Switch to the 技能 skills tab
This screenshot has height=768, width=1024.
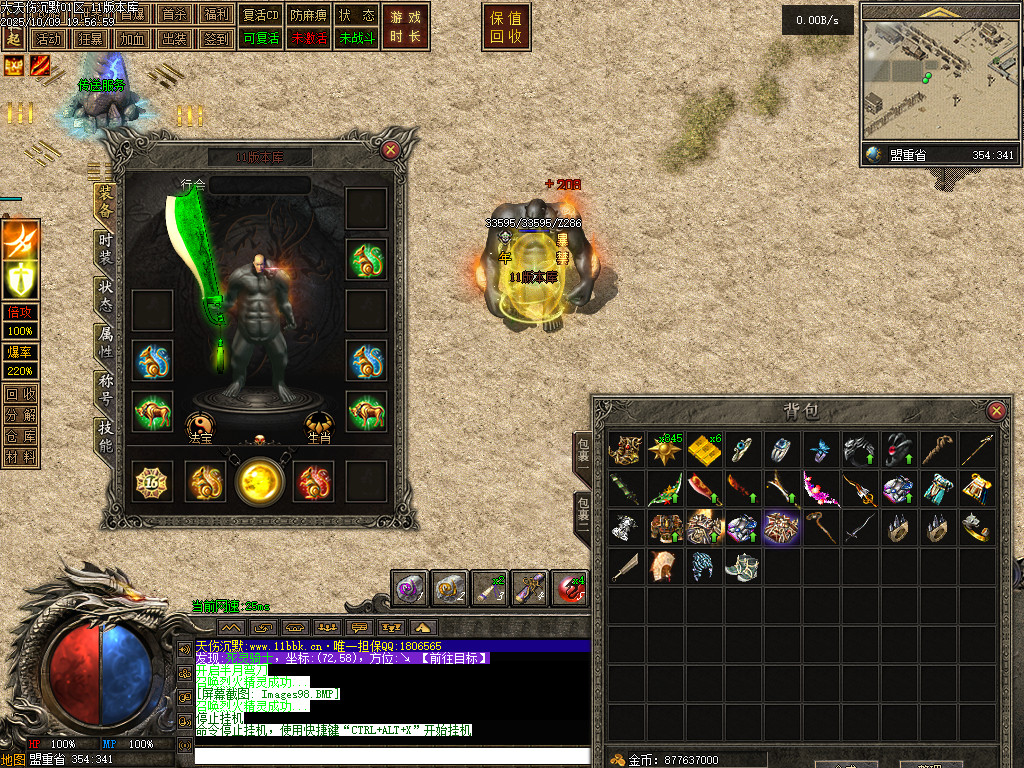pyautogui.click(x=105, y=436)
